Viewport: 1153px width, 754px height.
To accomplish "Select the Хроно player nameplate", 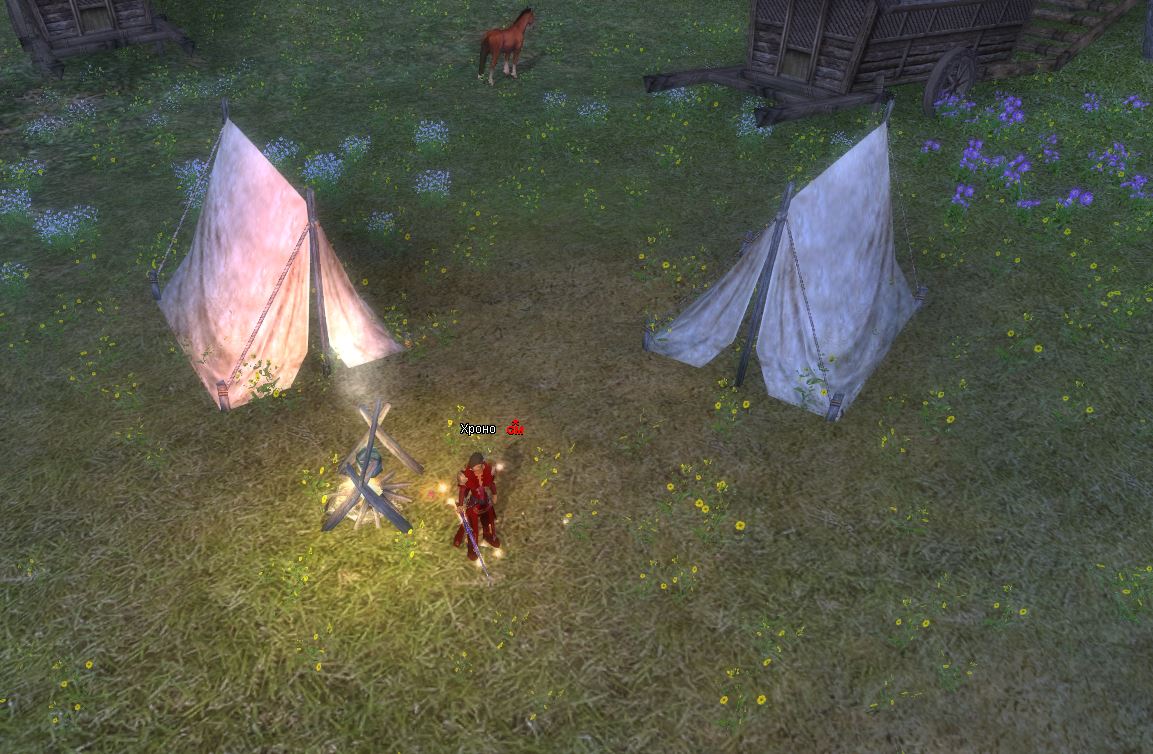I will [x=478, y=429].
